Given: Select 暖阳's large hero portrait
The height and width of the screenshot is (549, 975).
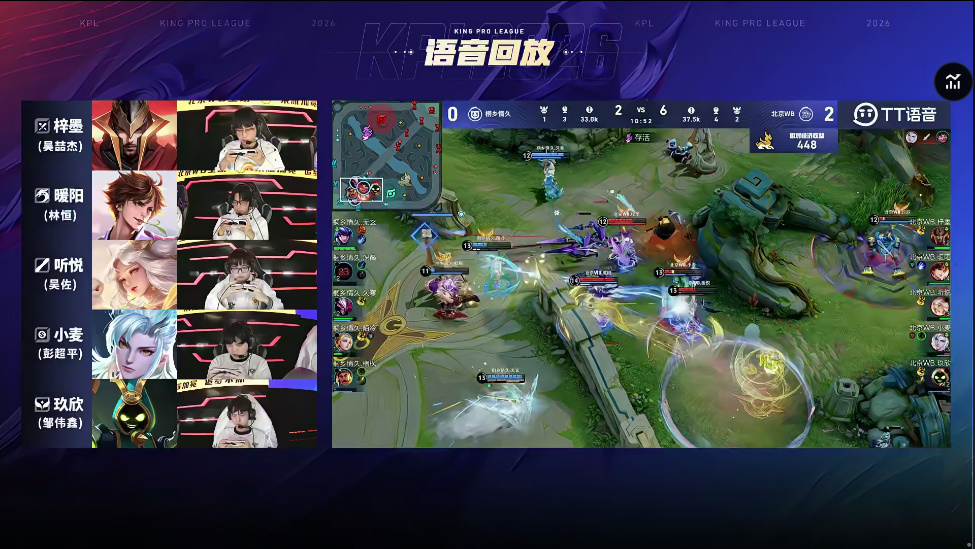Looking at the screenshot, I should [x=134, y=205].
